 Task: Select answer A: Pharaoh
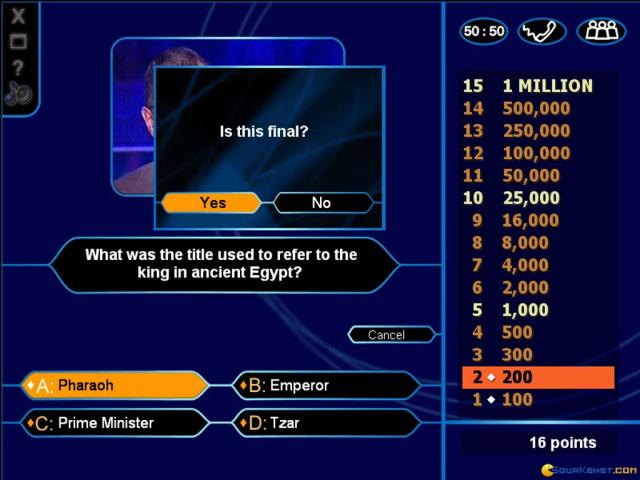coord(115,385)
